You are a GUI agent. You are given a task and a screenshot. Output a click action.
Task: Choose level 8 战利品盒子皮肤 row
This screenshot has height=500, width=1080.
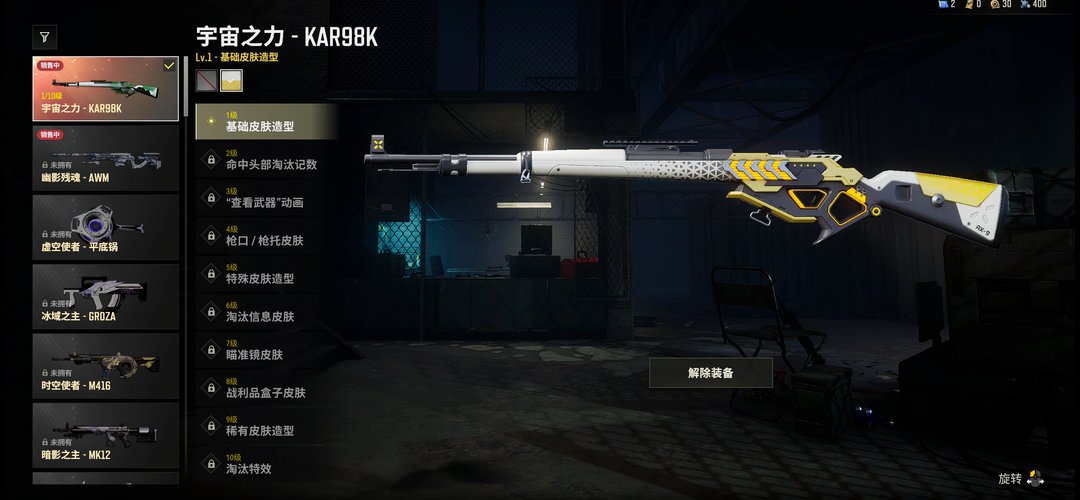[266, 388]
